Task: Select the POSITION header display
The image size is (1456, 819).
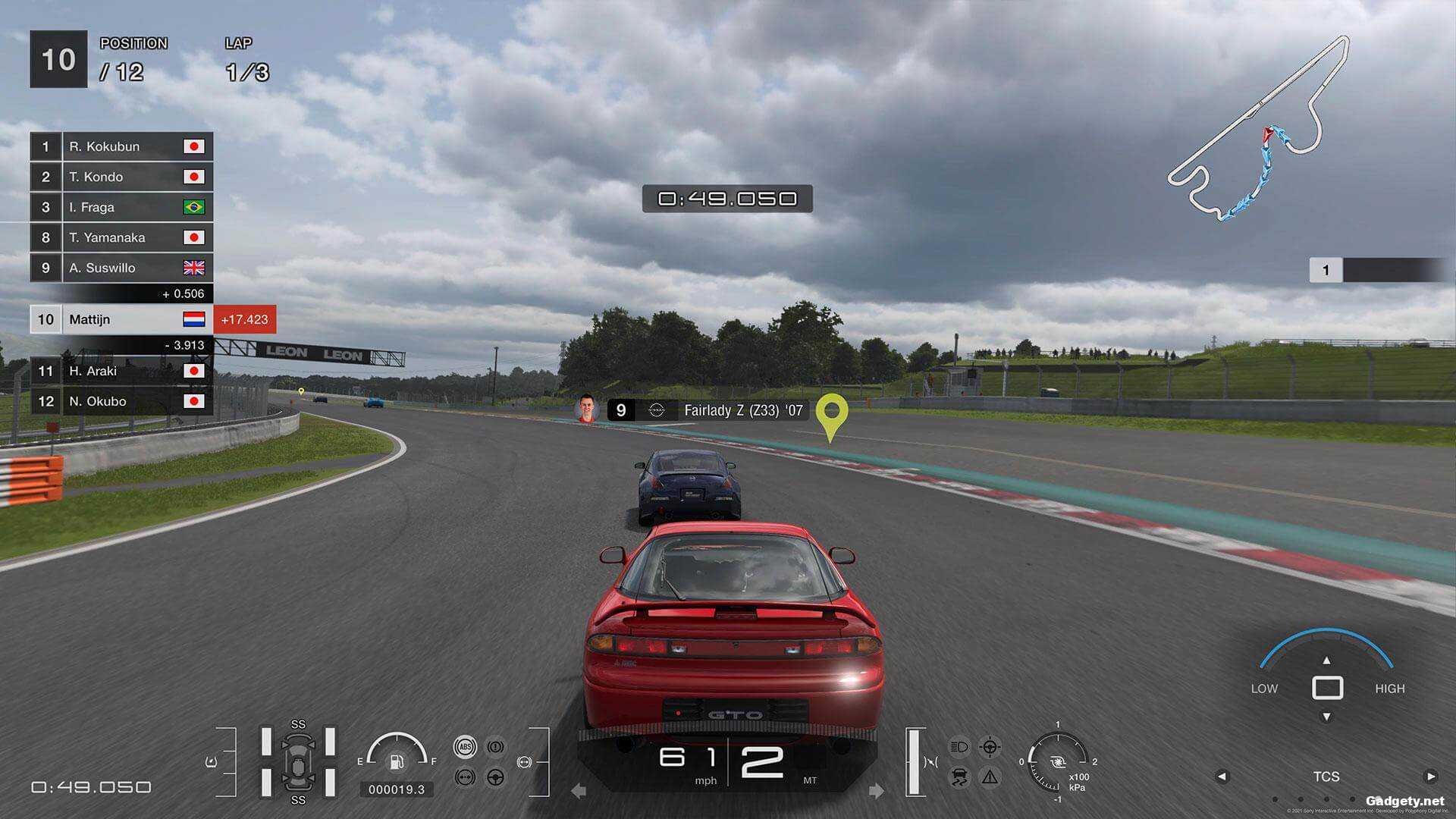Action: click(x=134, y=43)
